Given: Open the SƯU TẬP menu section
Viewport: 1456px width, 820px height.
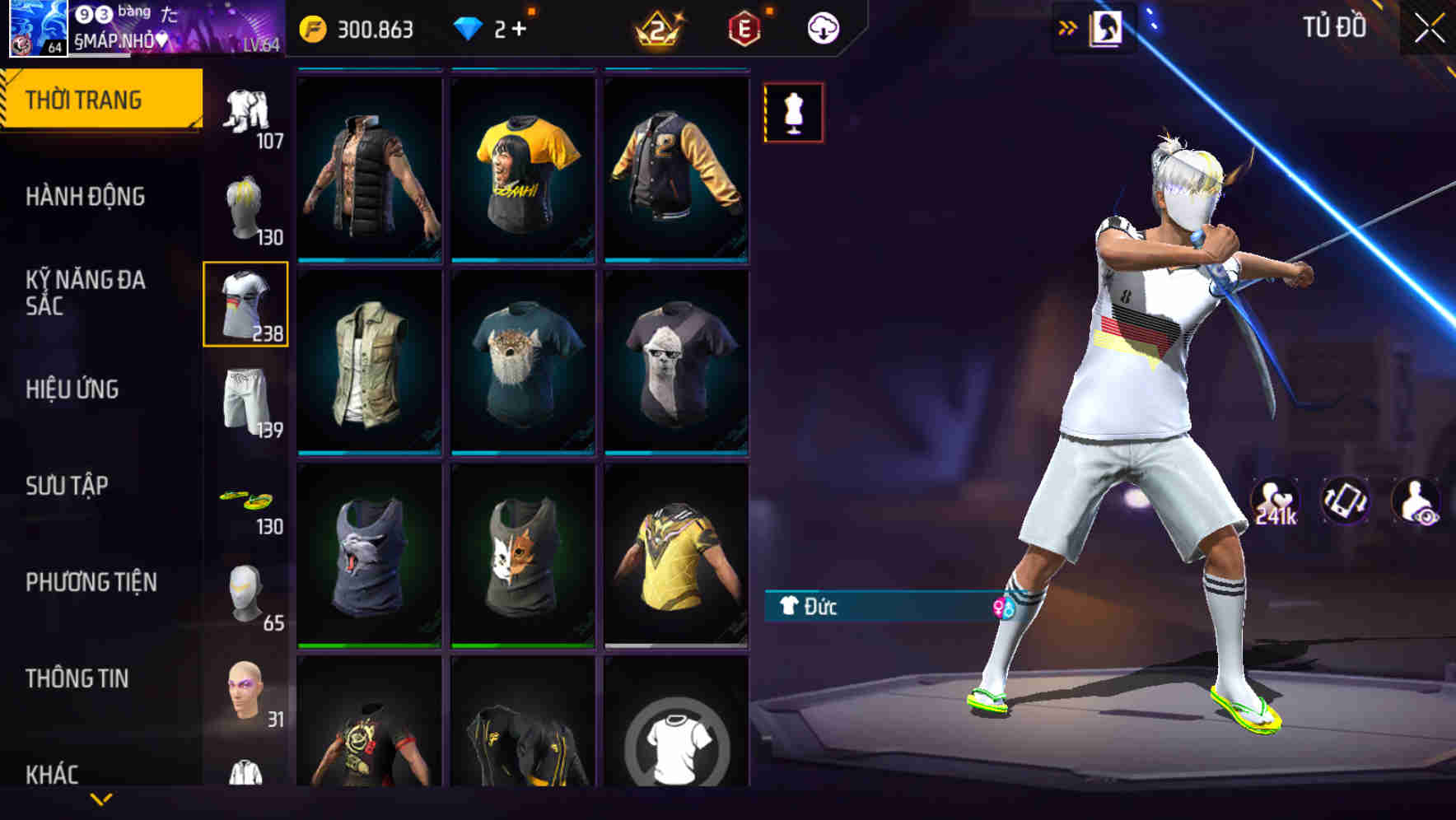Looking at the screenshot, I should pyautogui.click(x=71, y=486).
